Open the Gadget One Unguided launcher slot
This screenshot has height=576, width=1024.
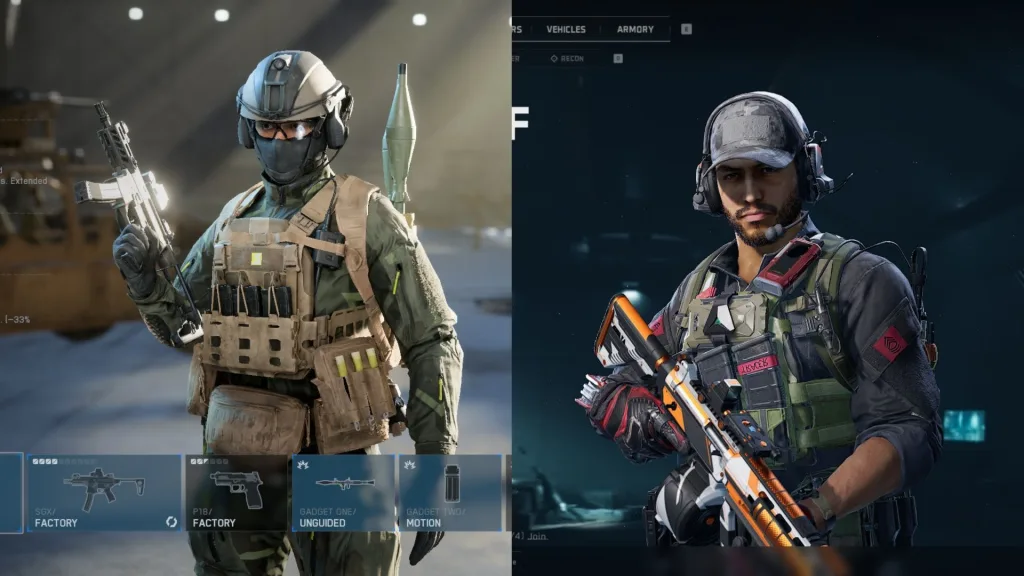point(343,493)
